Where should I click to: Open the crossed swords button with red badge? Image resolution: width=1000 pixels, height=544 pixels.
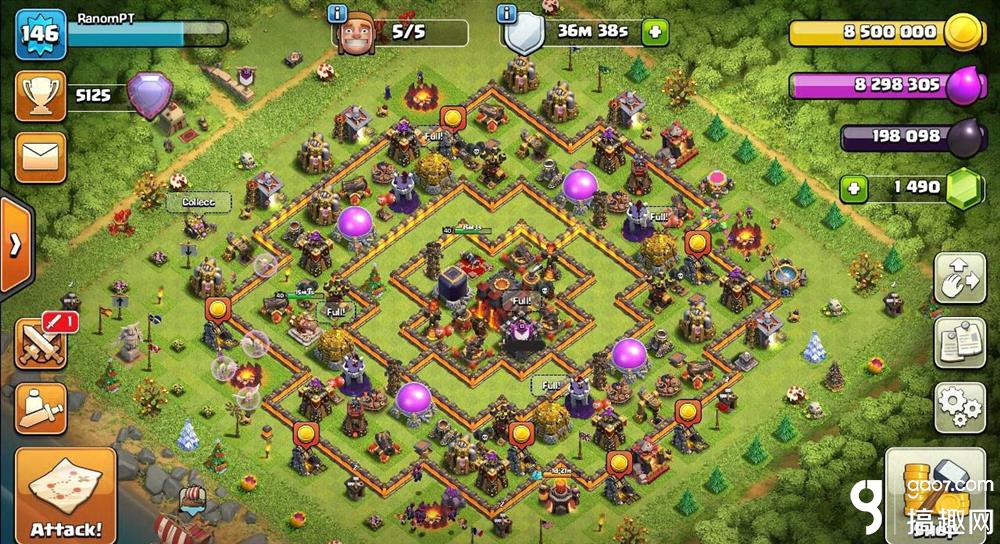point(40,343)
